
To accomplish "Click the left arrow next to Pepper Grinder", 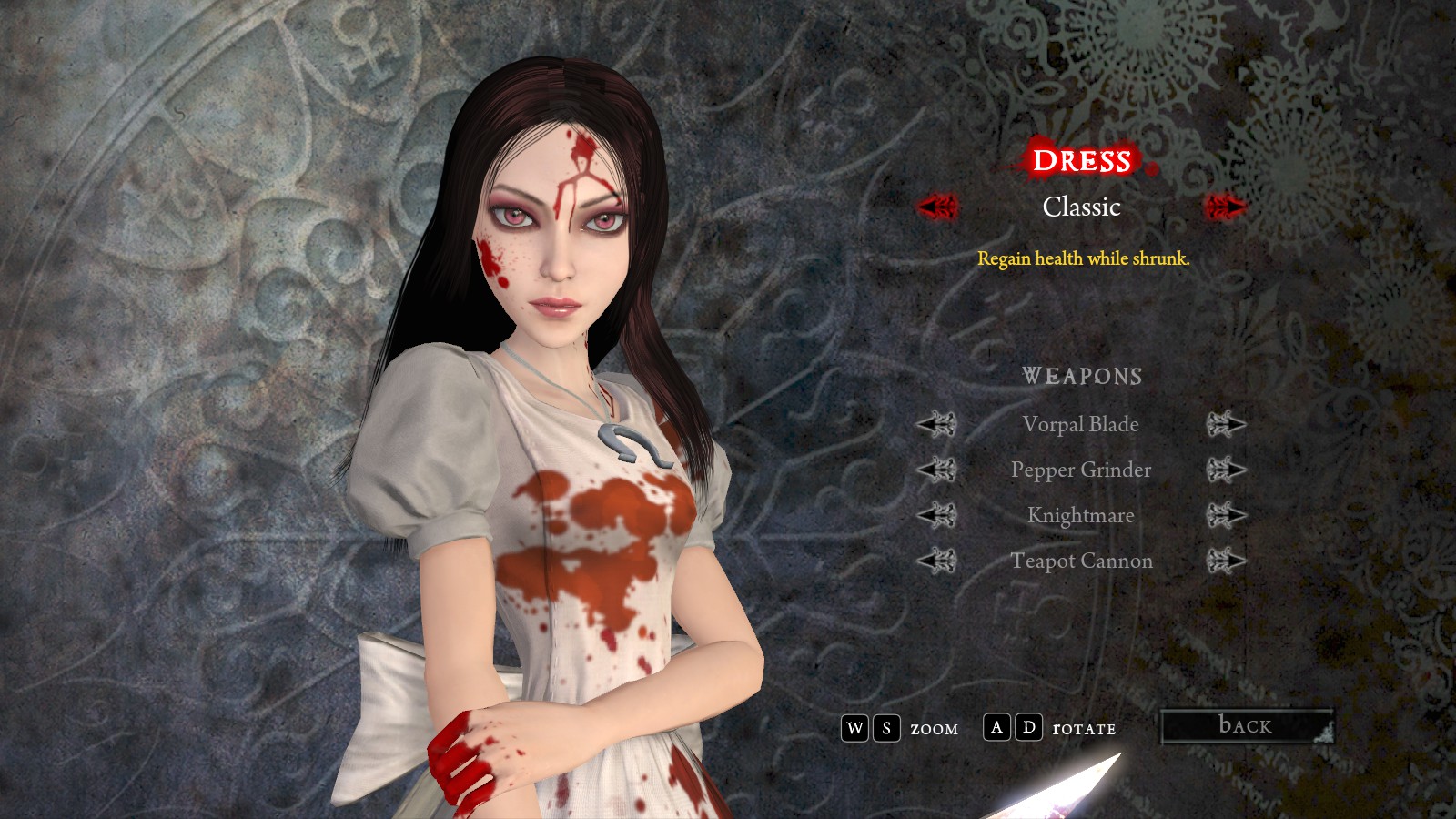I will click(x=937, y=470).
